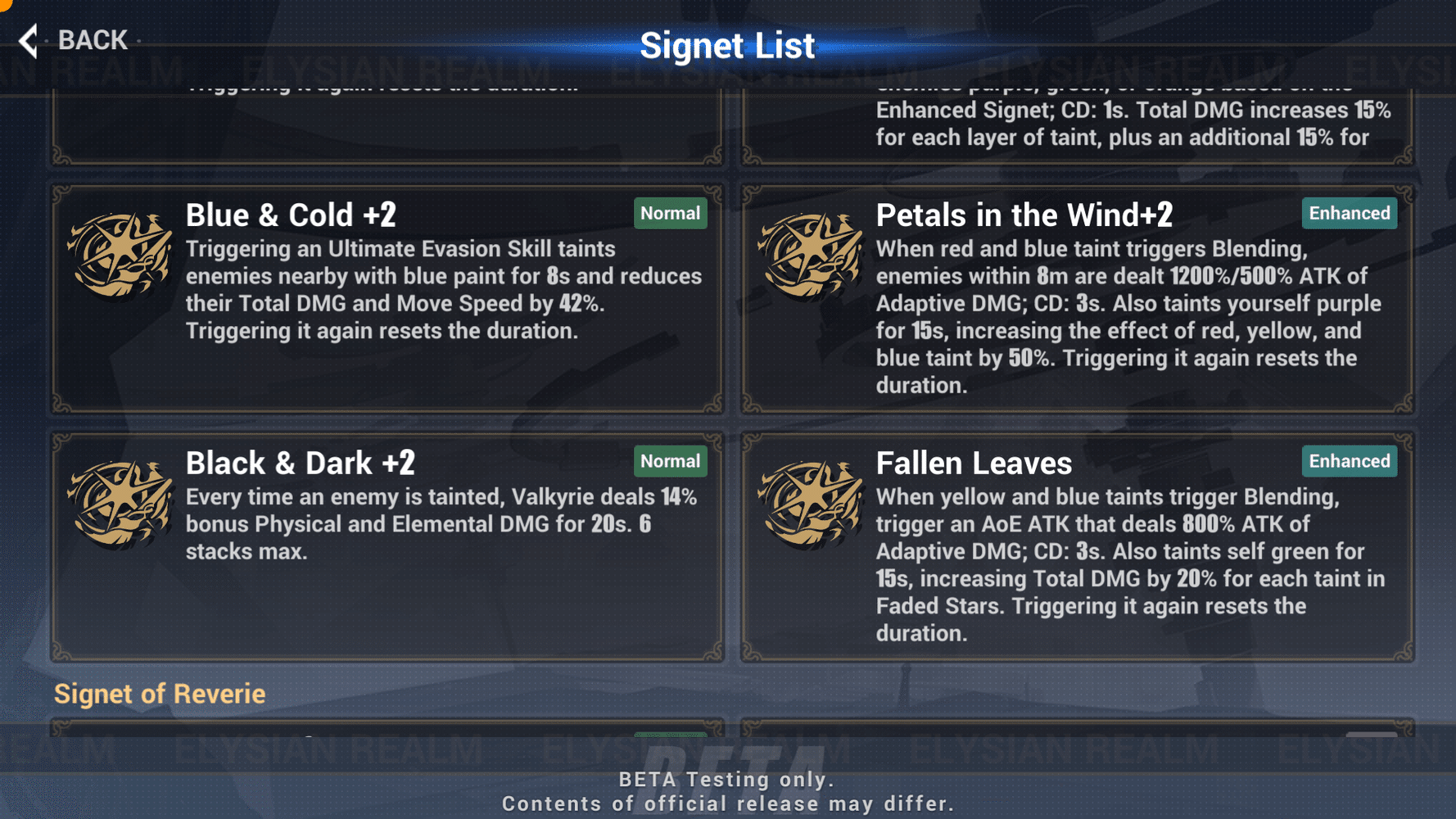Click the star emblem on the Blue & Cold card
The image size is (1456, 819).
coord(121,254)
